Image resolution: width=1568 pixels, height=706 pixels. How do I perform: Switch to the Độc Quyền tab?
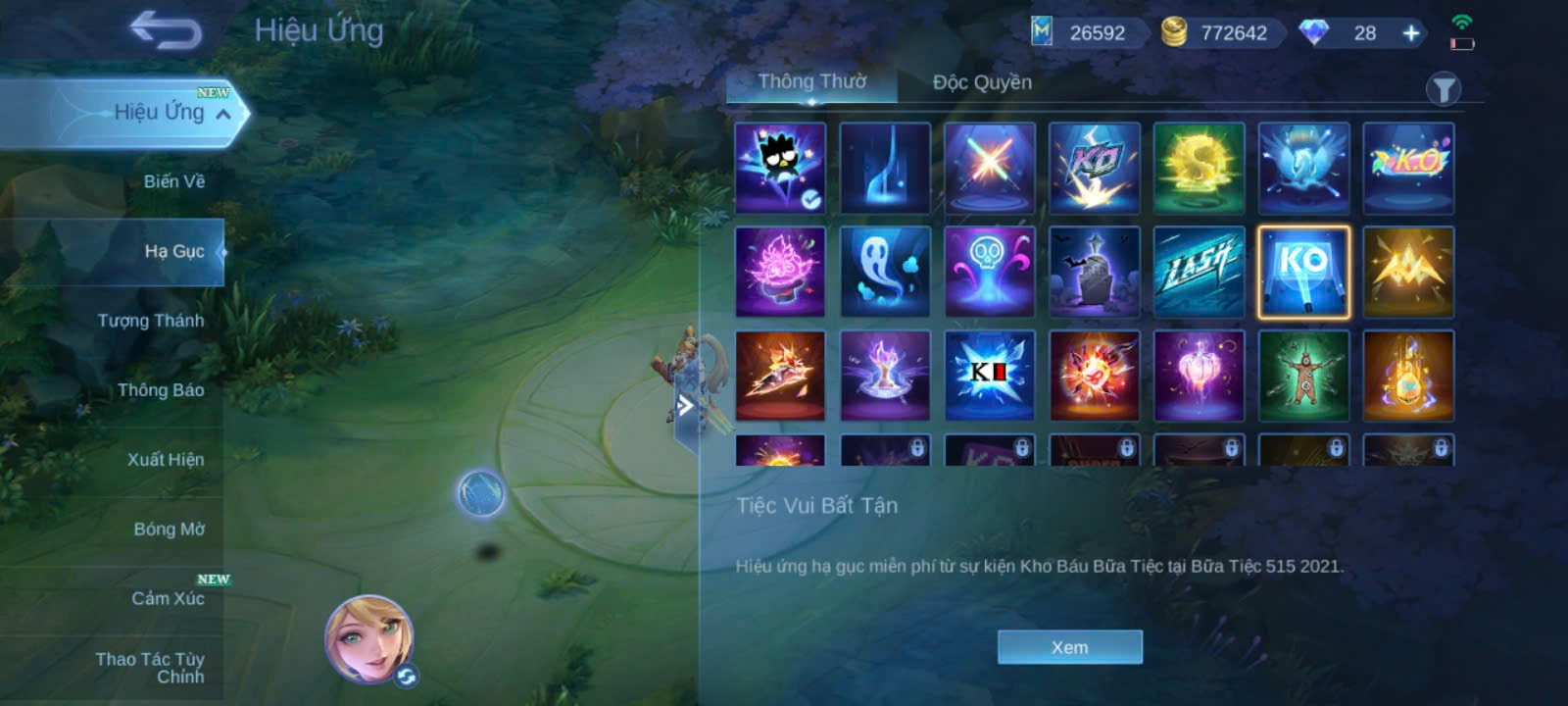click(x=982, y=82)
